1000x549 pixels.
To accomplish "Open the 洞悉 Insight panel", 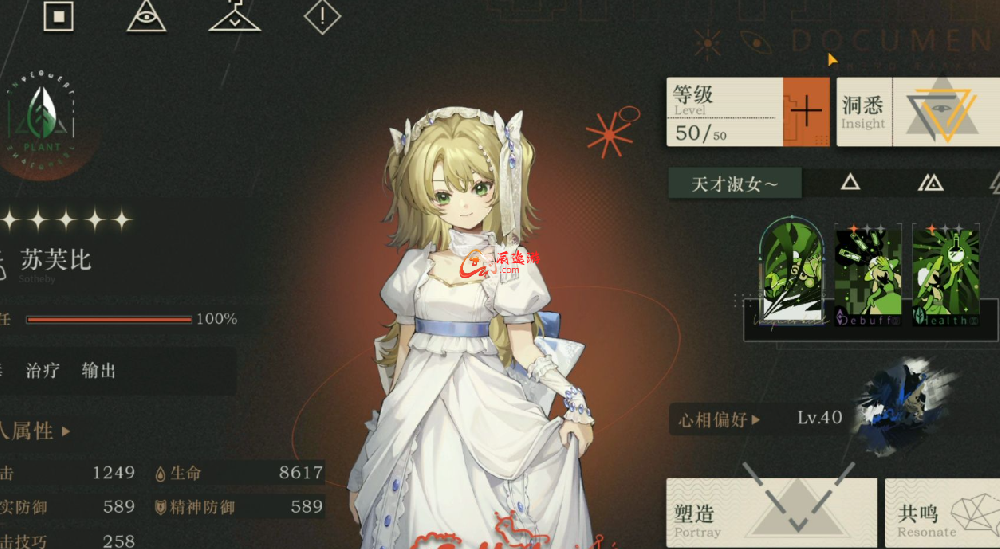I will pos(917,111).
